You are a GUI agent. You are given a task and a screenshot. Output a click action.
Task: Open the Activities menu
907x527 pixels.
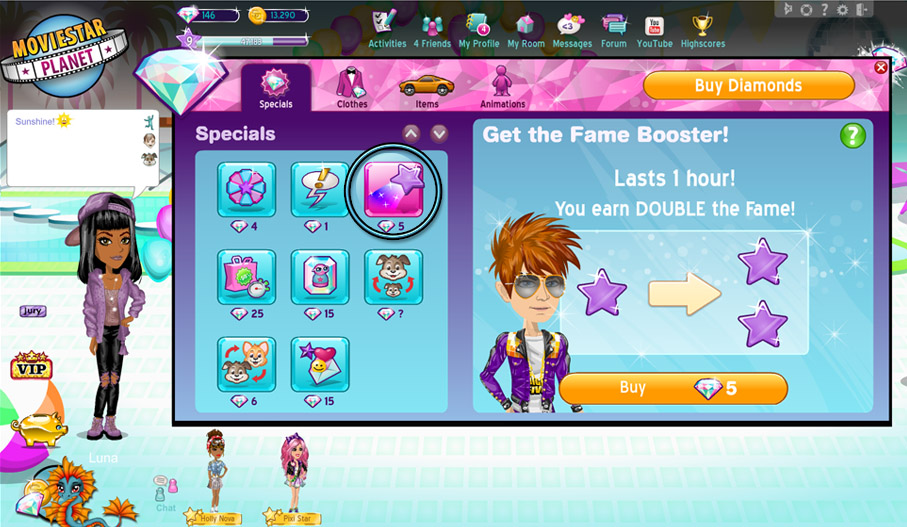click(x=387, y=30)
